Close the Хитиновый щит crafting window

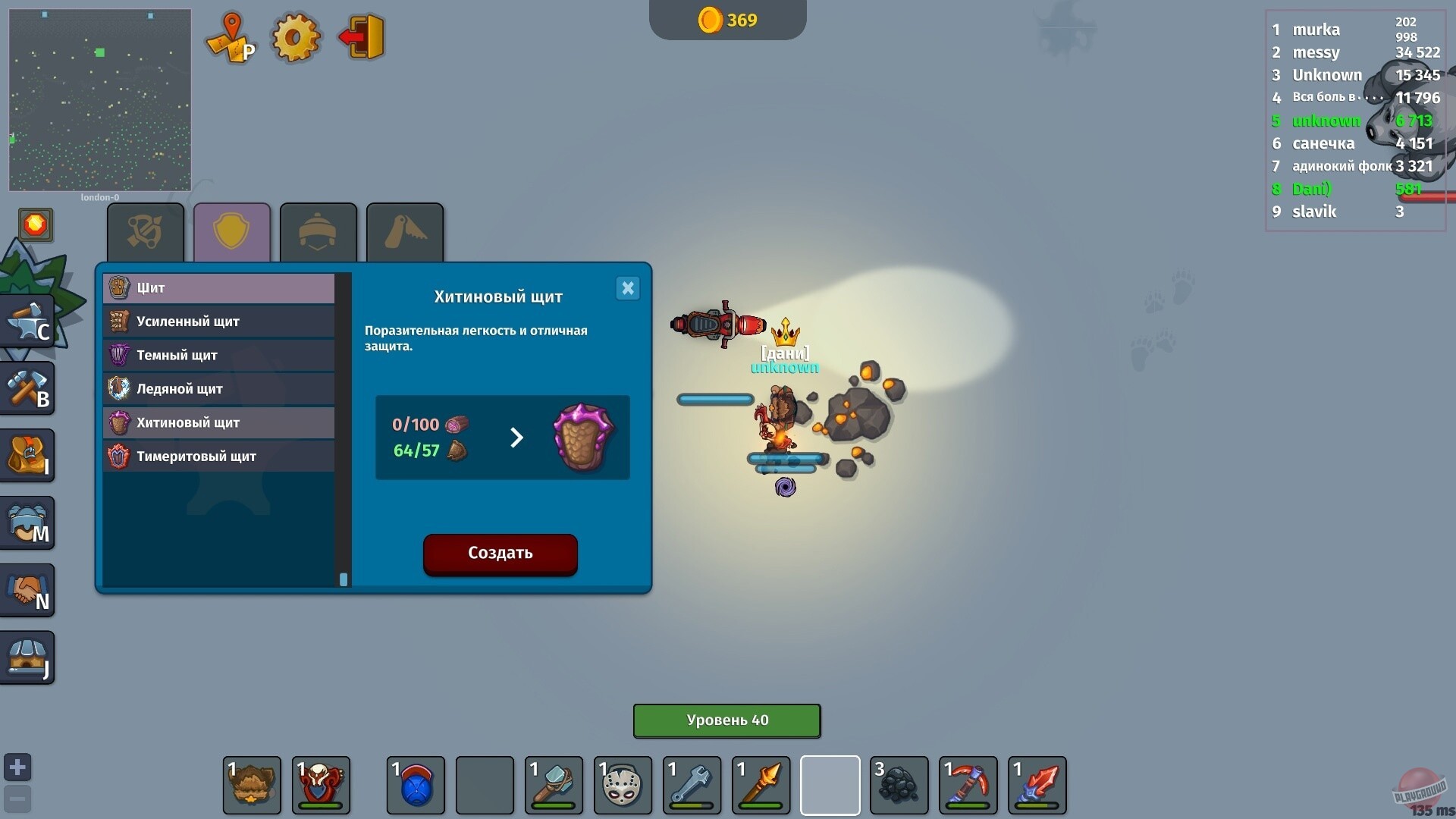(x=627, y=288)
